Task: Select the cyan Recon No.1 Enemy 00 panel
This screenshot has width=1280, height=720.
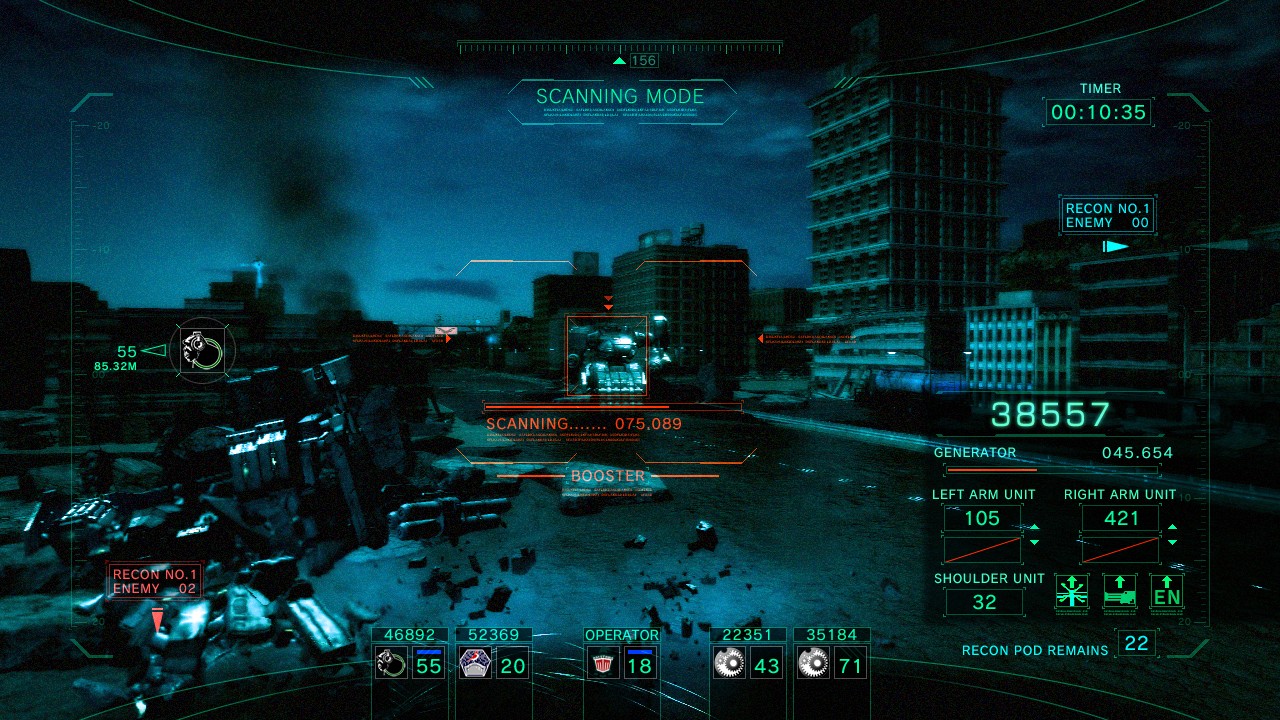Action: click(1108, 216)
